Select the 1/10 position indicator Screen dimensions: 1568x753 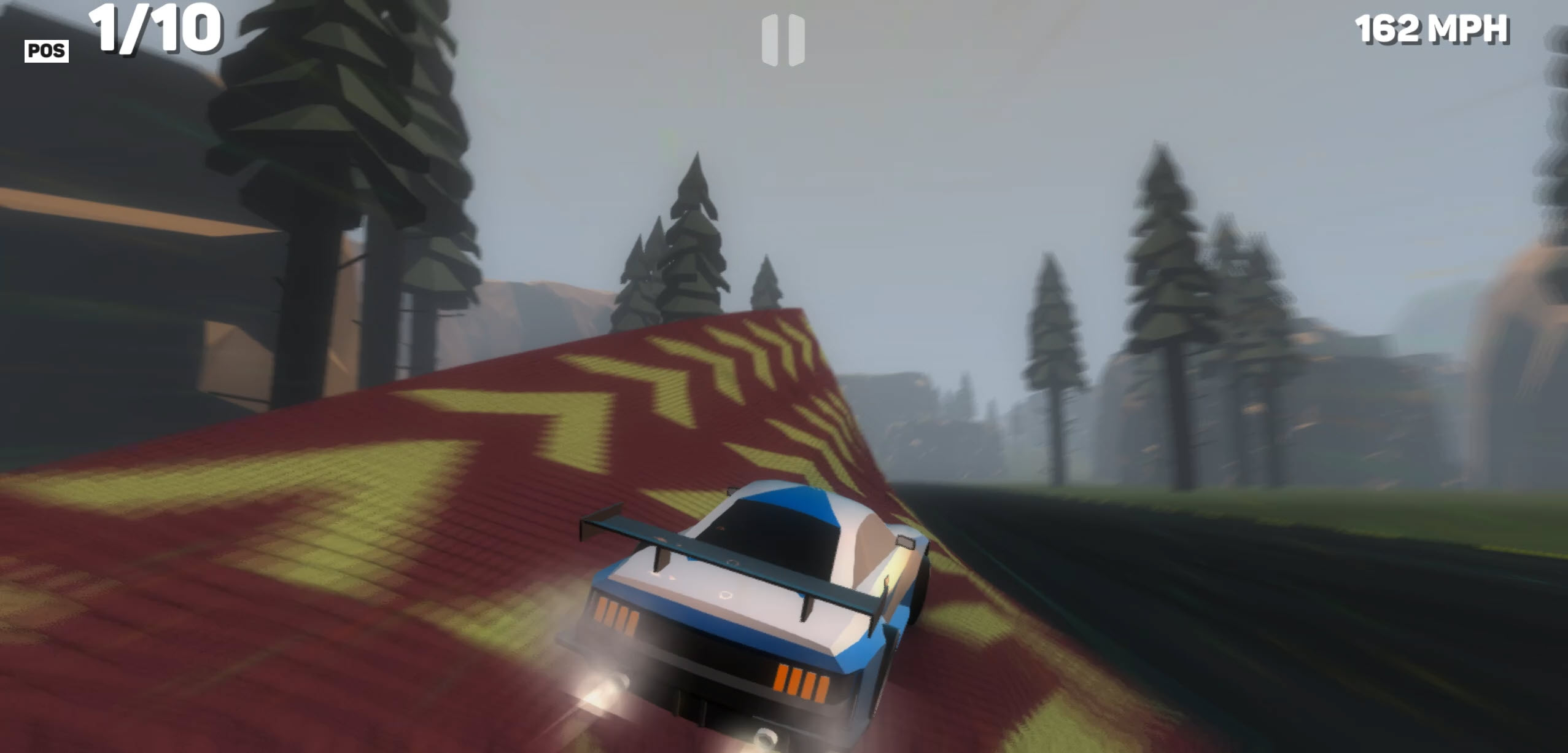tap(153, 28)
